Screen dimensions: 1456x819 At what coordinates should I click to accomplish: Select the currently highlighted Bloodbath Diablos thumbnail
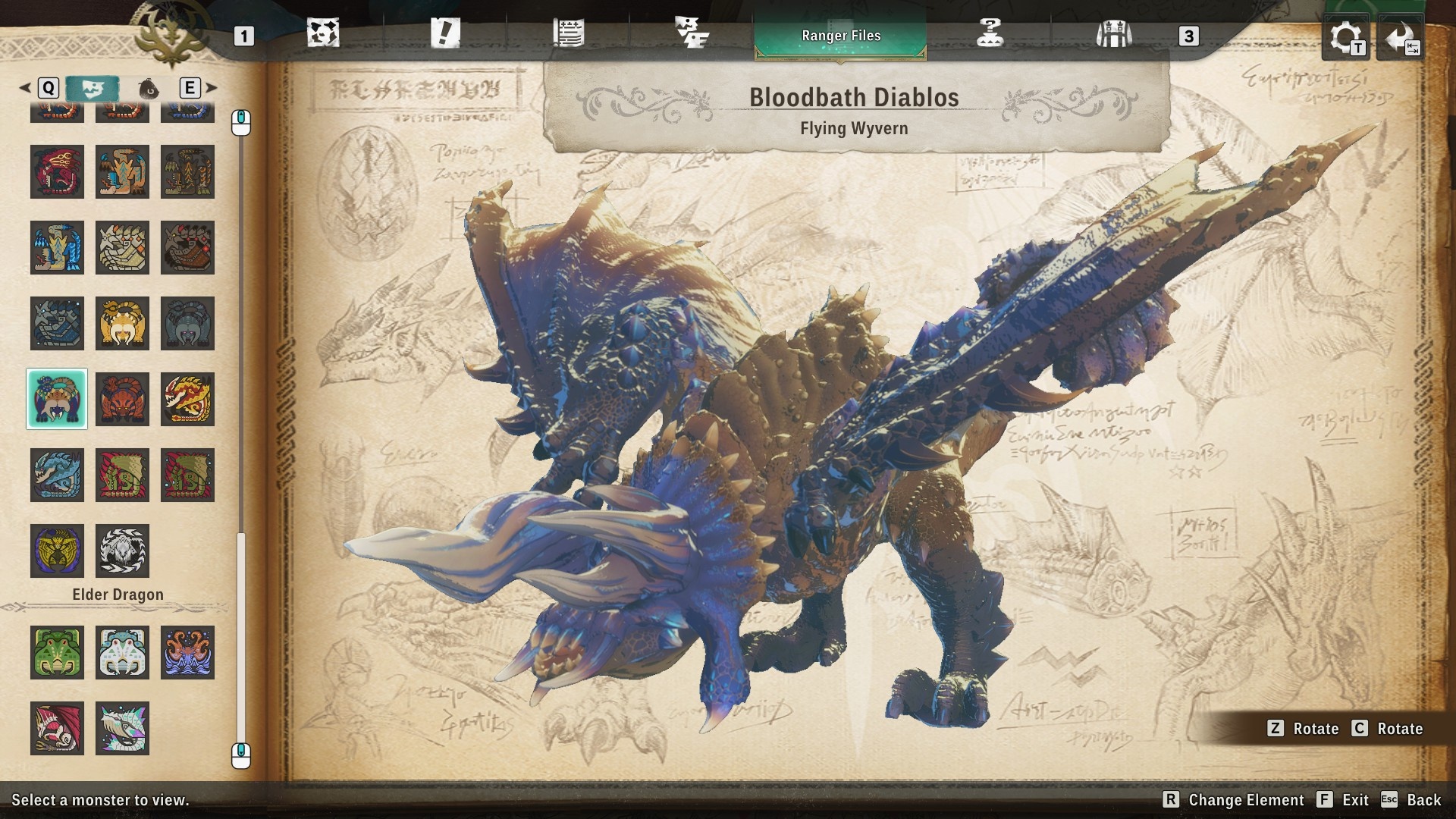(x=57, y=400)
